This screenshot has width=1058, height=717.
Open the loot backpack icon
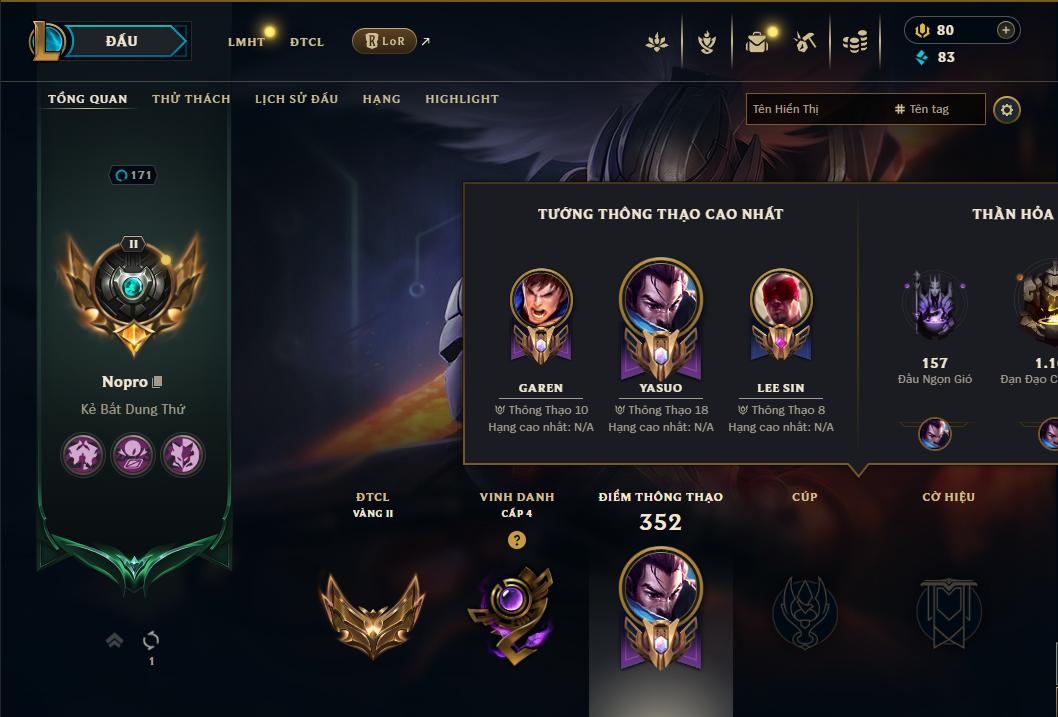pyautogui.click(x=757, y=42)
